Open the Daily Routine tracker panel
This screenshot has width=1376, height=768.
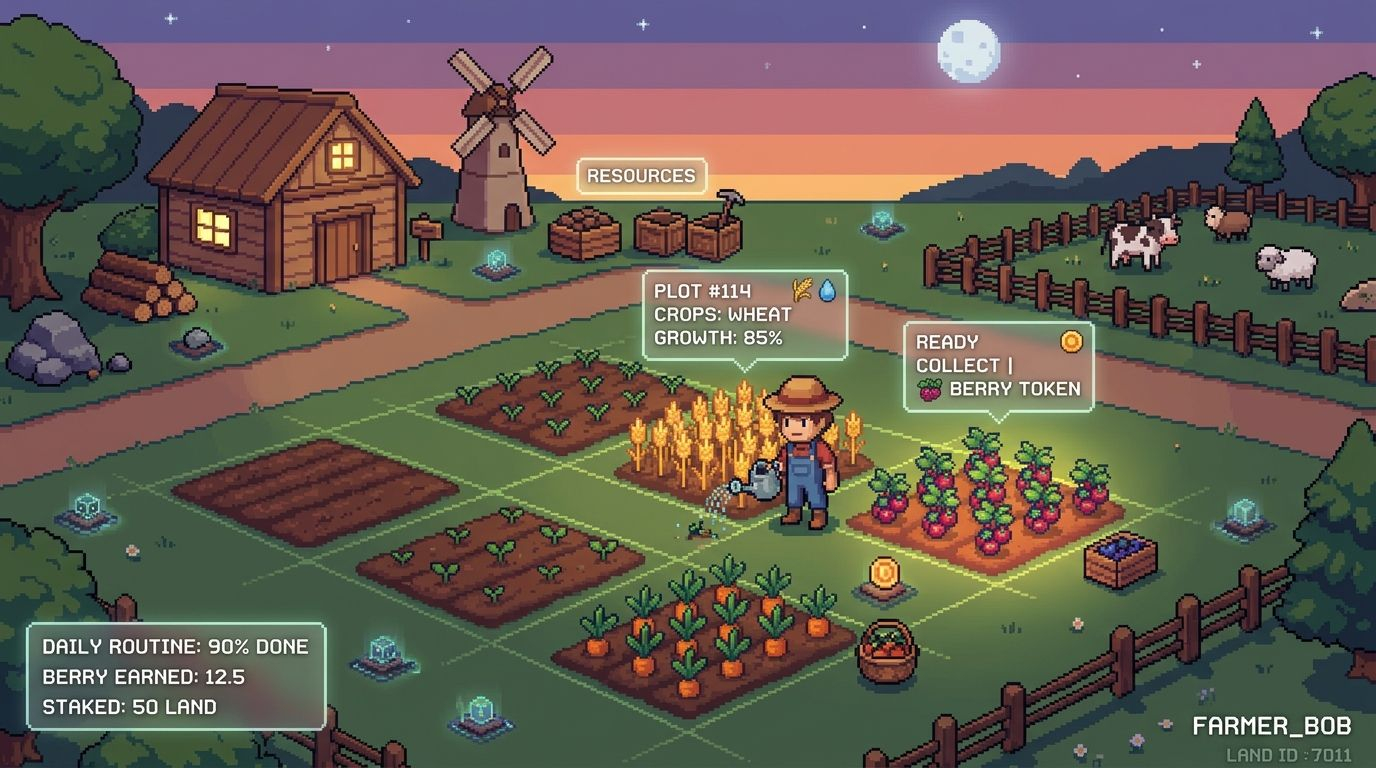pyautogui.click(x=176, y=676)
